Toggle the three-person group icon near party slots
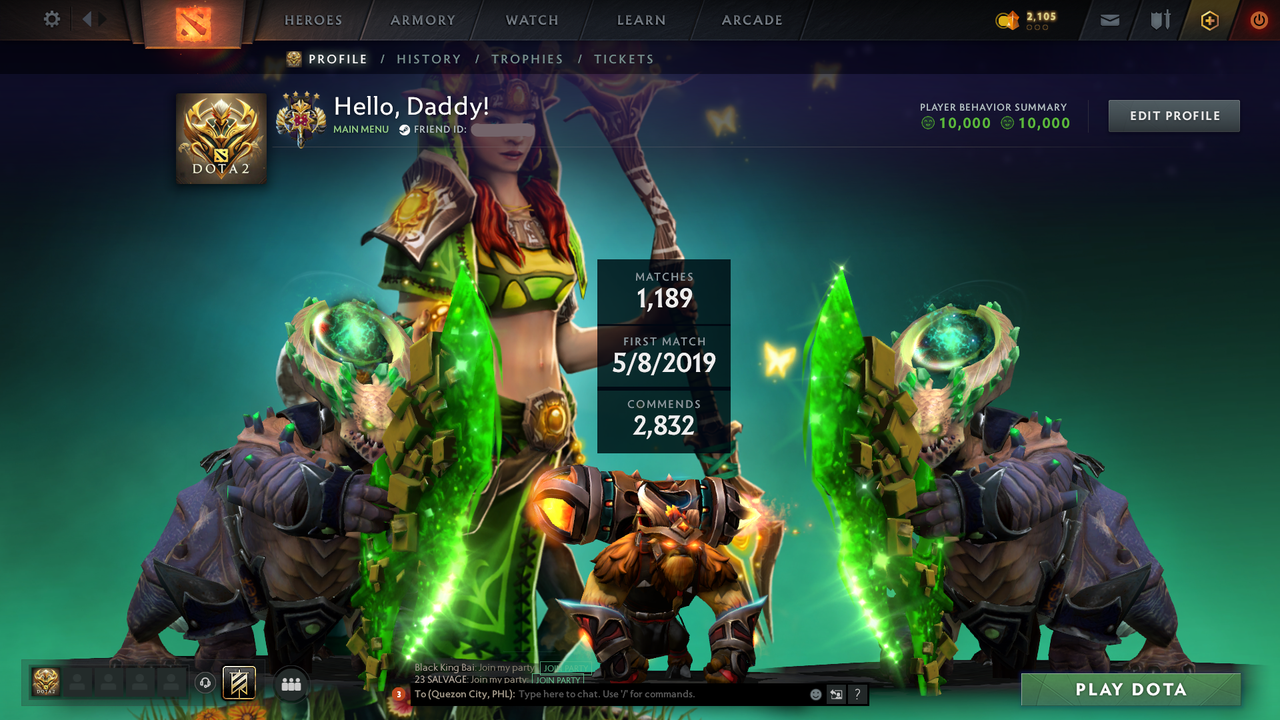Viewport: 1280px width, 720px height. coord(290,682)
